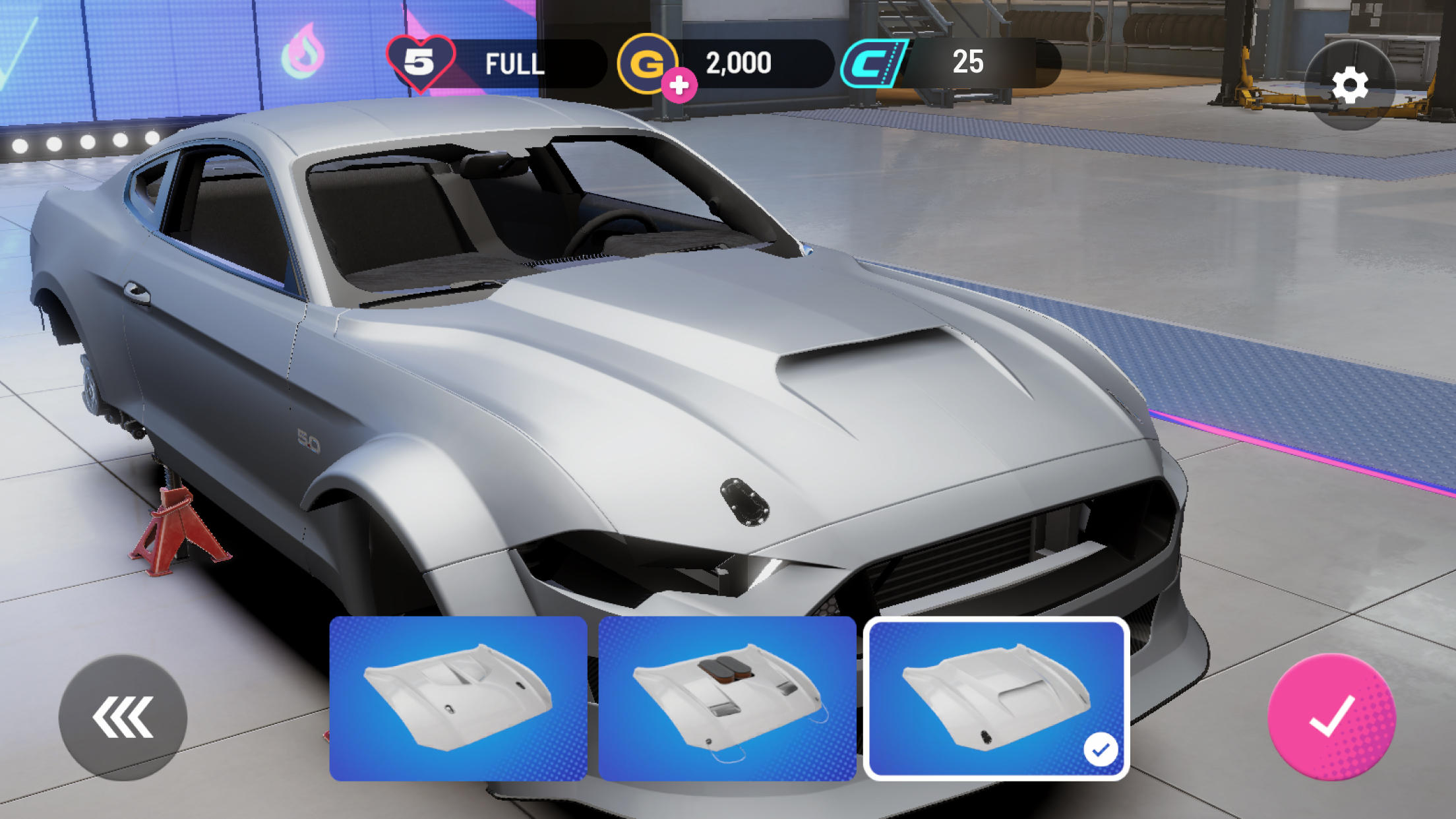Tap the gold G coin icon
1456x819 pixels.
(x=649, y=63)
